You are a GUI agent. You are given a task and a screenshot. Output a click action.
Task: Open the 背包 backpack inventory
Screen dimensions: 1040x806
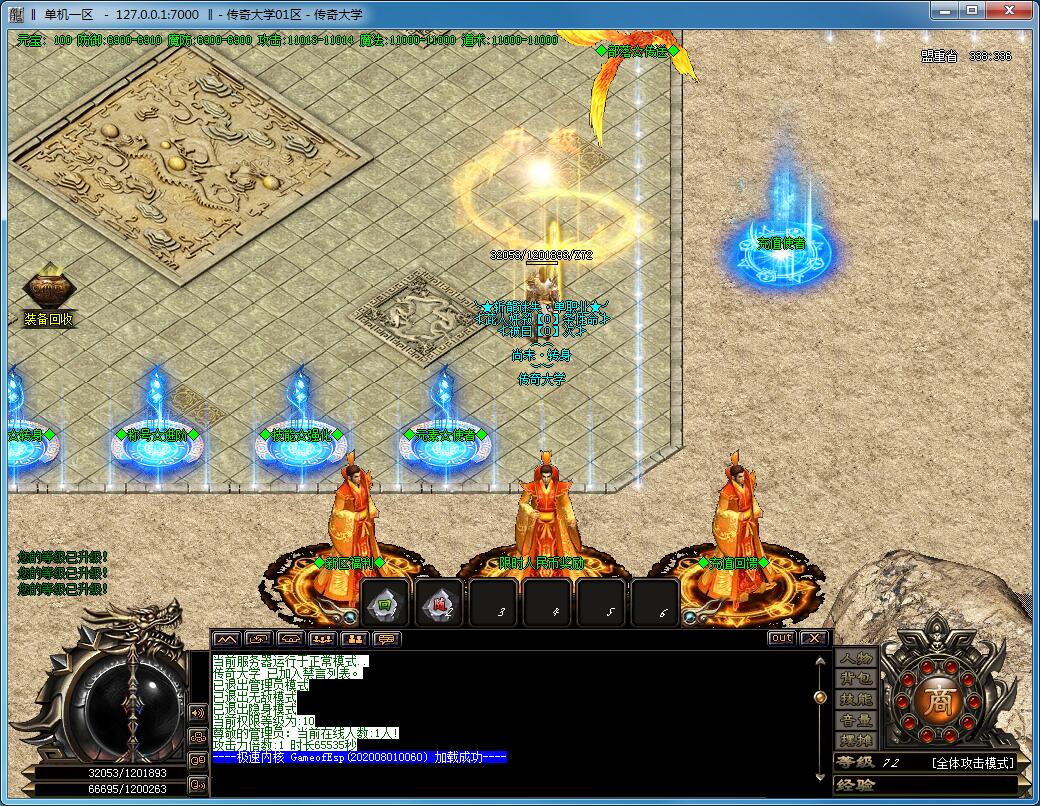tap(856, 679)
